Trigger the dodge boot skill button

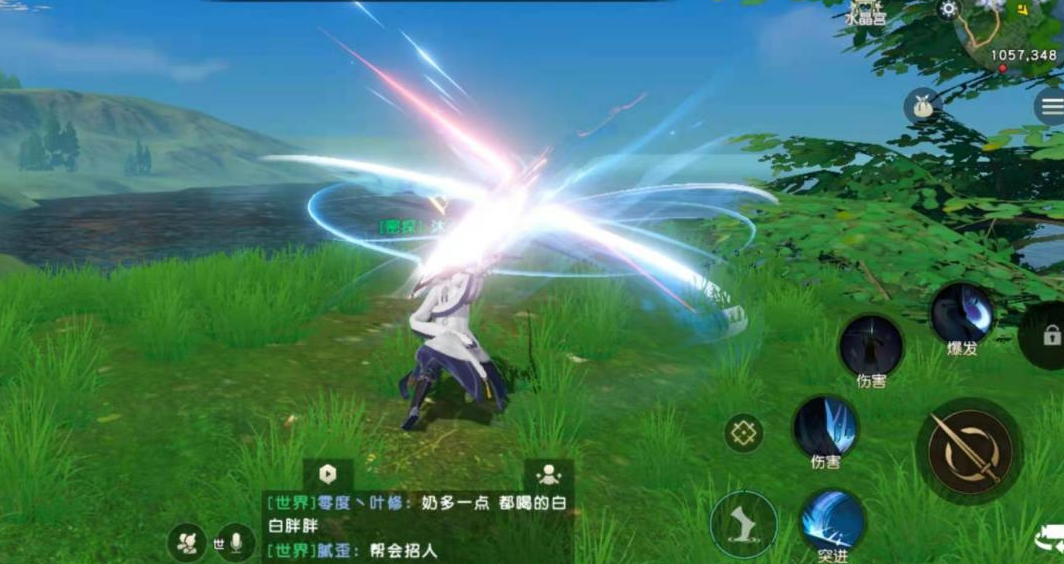[744, 524]
